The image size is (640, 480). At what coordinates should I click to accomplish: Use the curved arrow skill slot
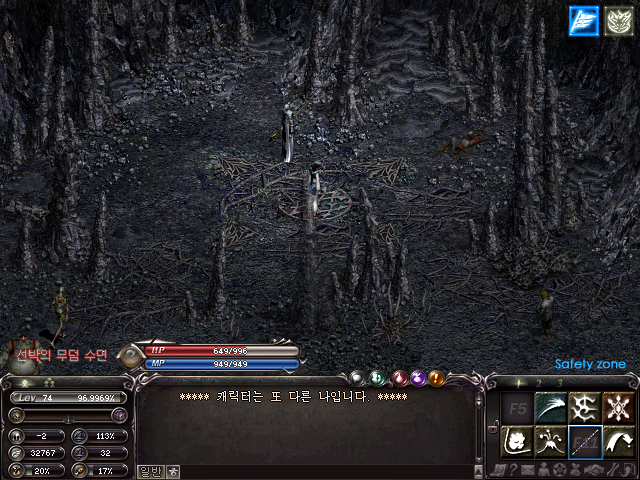pos(618,441)
